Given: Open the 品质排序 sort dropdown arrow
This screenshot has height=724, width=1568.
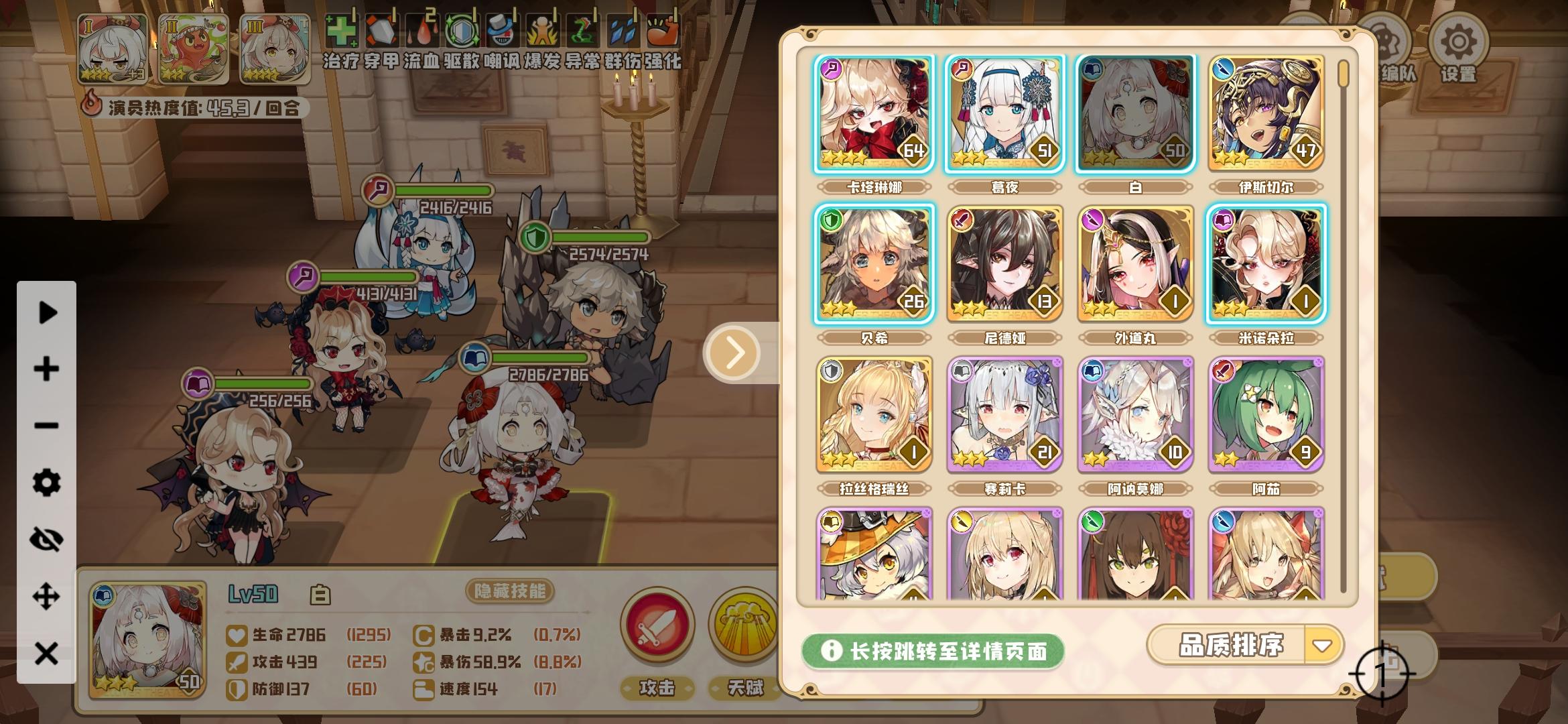Looking at the screenshot, I should click(1323, 646).
